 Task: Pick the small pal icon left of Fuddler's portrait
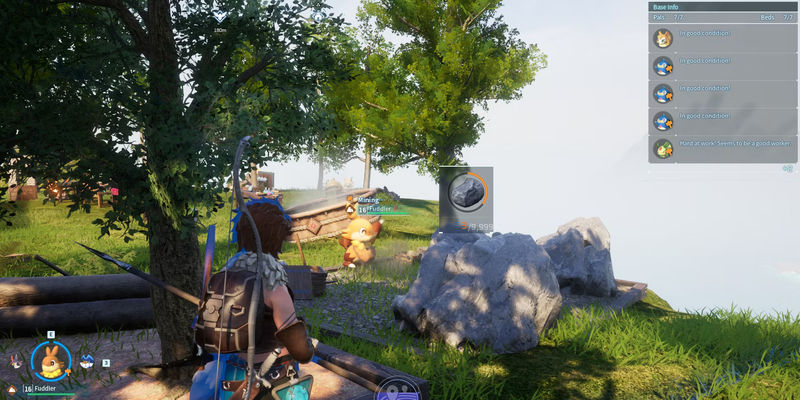[15, 361]
